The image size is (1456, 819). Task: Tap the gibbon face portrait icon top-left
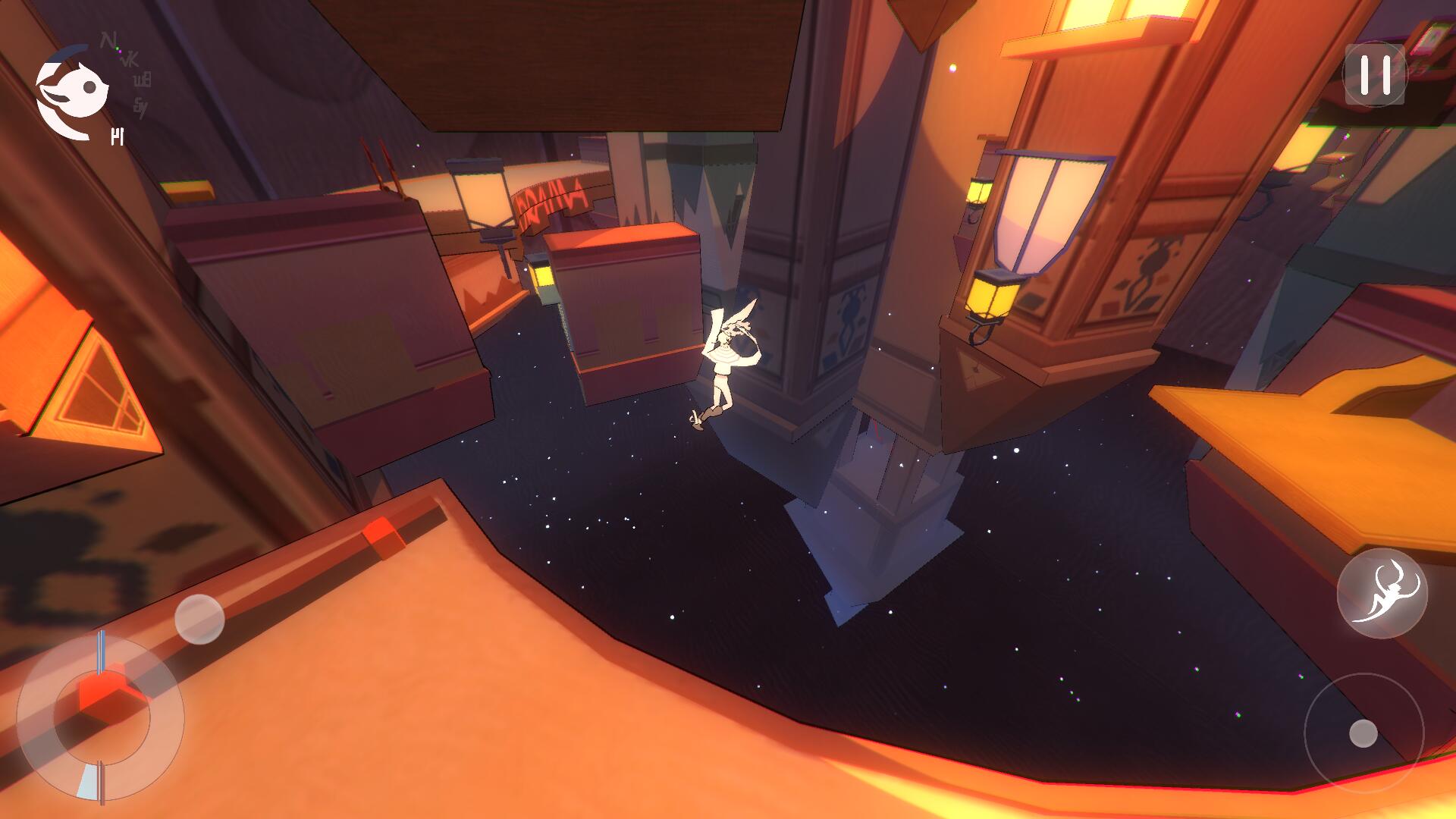tap(76, 89)
